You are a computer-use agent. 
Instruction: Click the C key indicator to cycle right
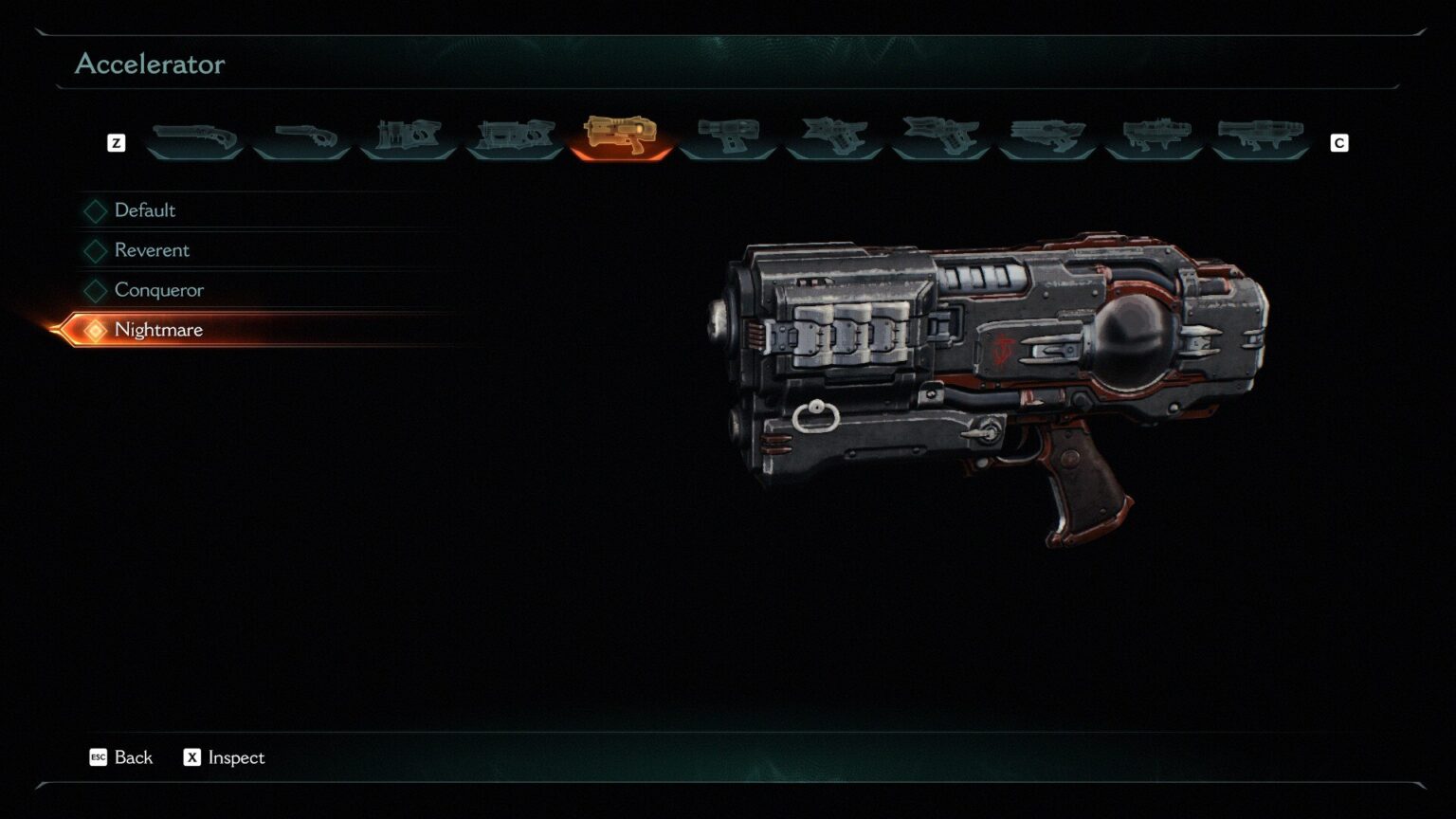(1339, 143)
